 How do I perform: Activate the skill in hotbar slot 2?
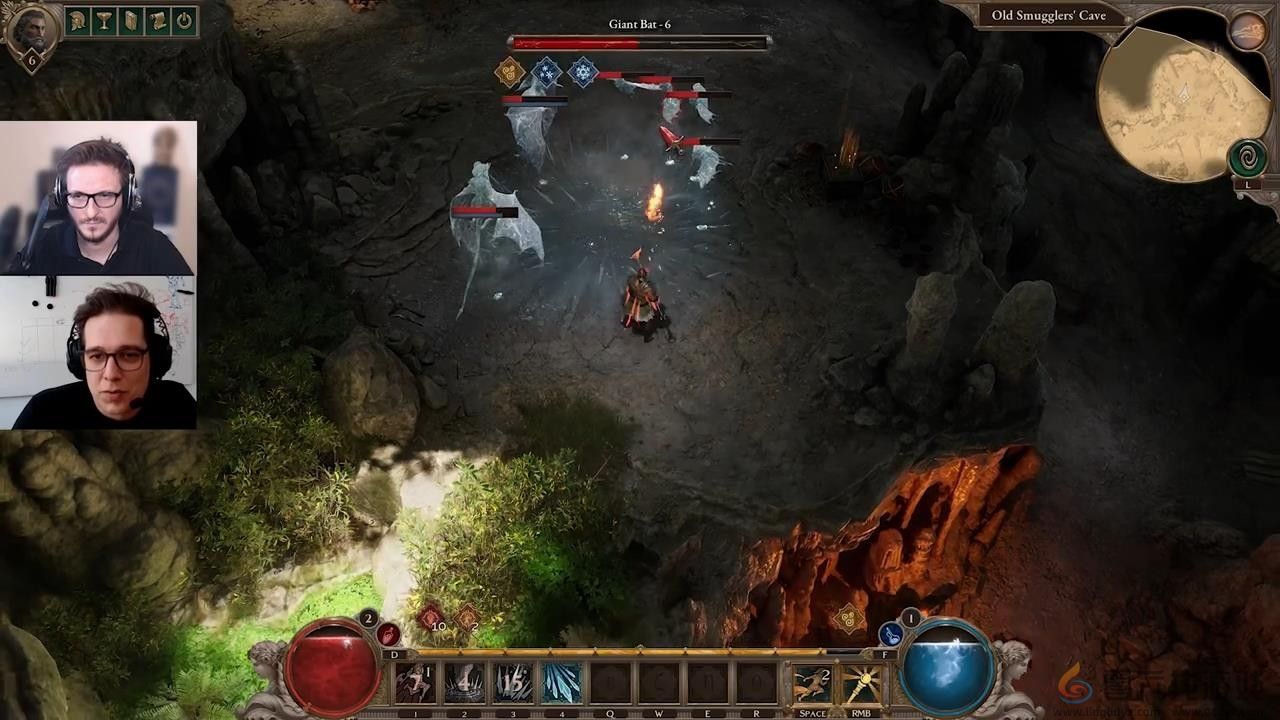click(464, 684)
